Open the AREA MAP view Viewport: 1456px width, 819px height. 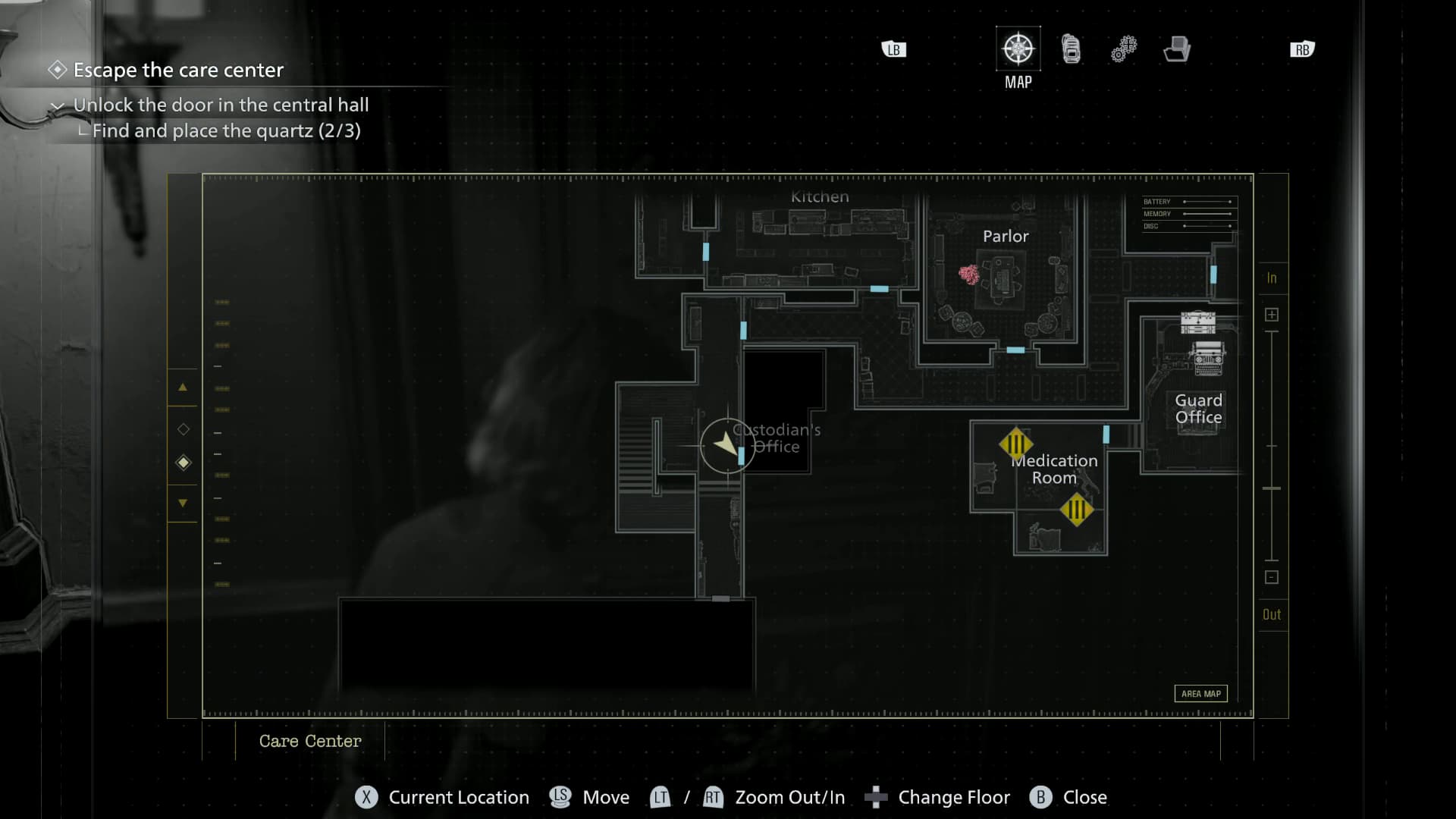coord(1200,694)
